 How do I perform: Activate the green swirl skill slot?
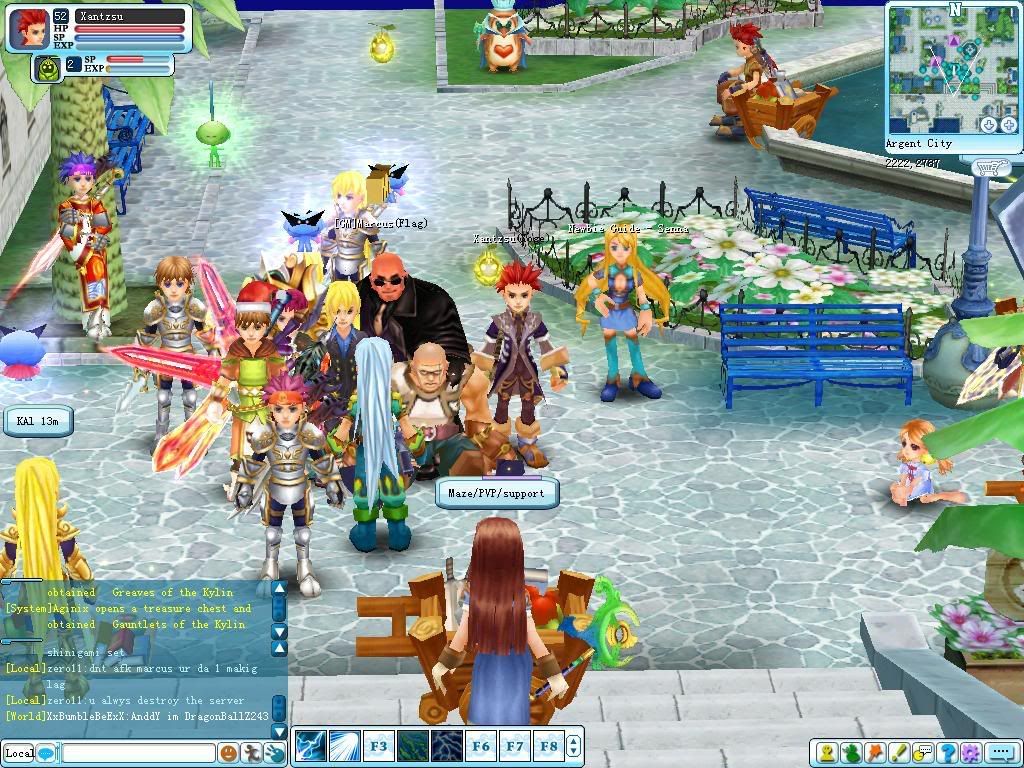tap(412, 746)
